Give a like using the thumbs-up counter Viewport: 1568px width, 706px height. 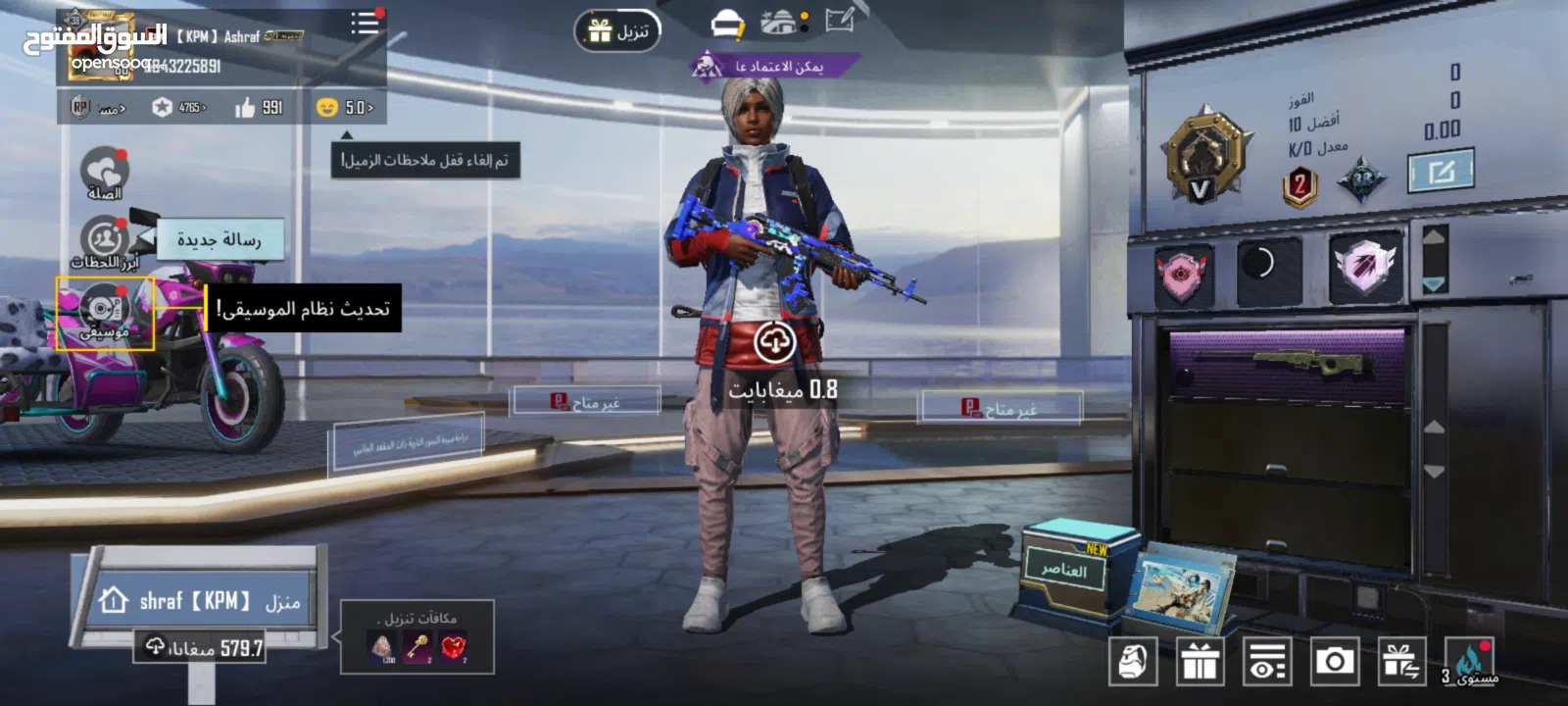[x=259, y=107]
